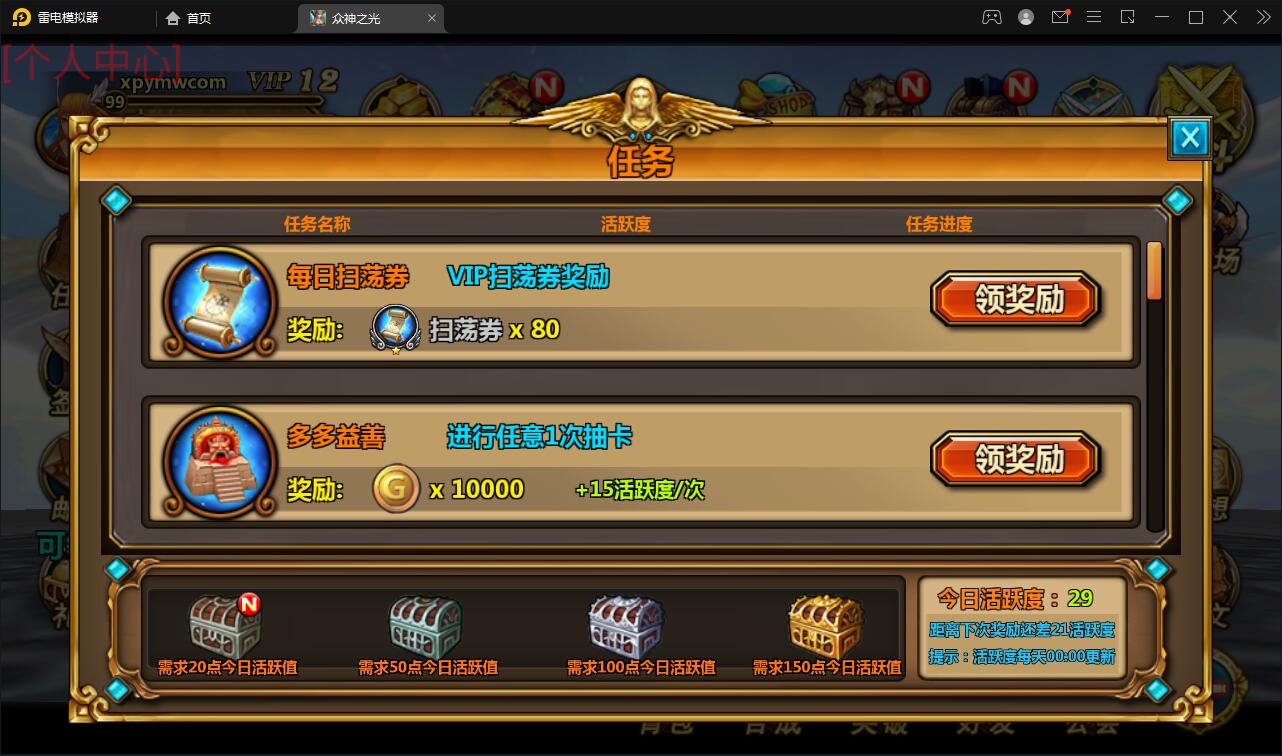Open the LDPlayer hamburger menu
The image size is (1282, 756).
point(1094,17)
